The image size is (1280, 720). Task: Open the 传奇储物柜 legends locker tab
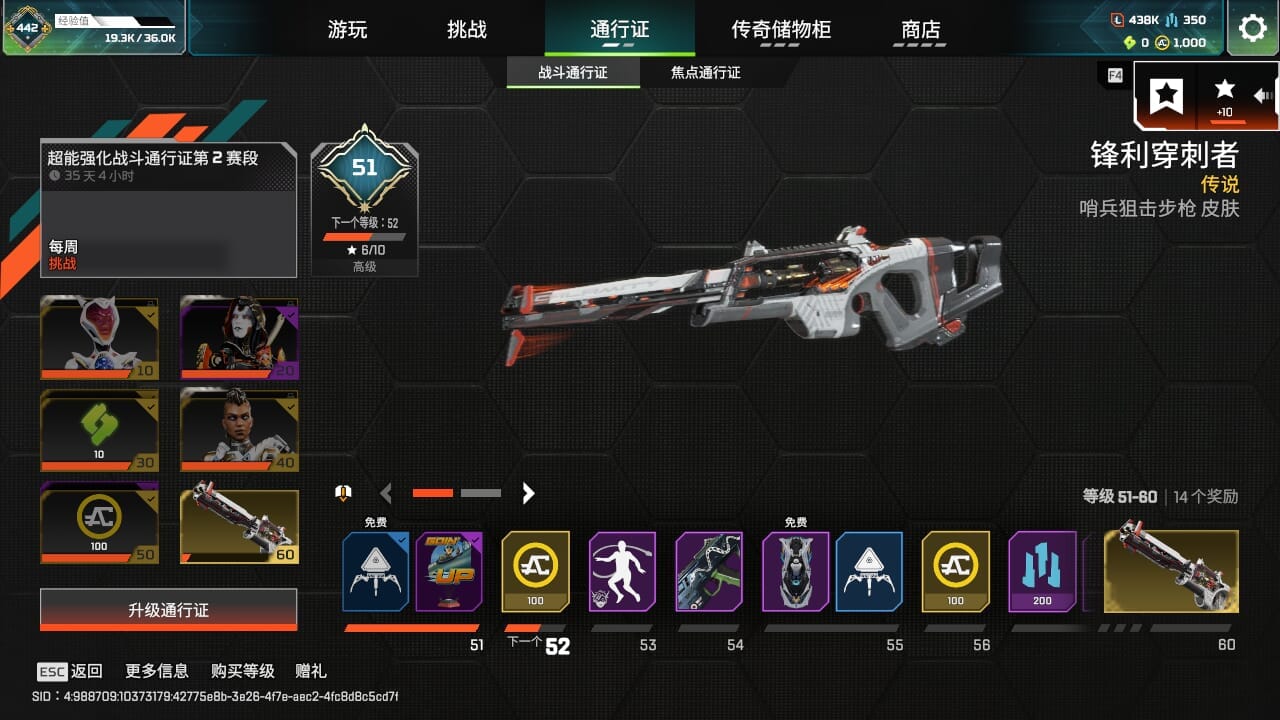pyautogui.click(x=781, y=30)
